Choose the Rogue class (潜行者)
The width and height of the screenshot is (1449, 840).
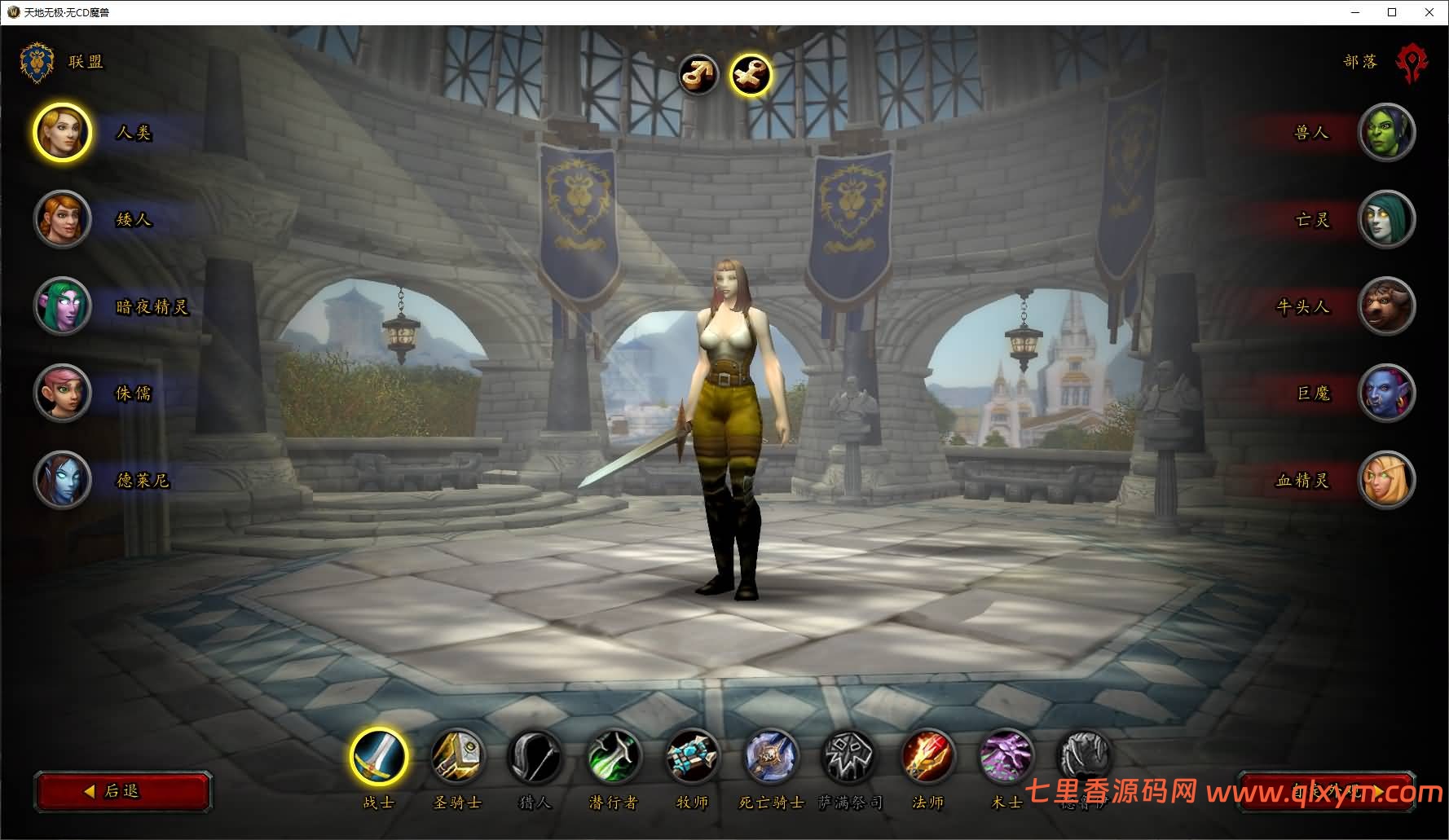click(x=613, y=757)
